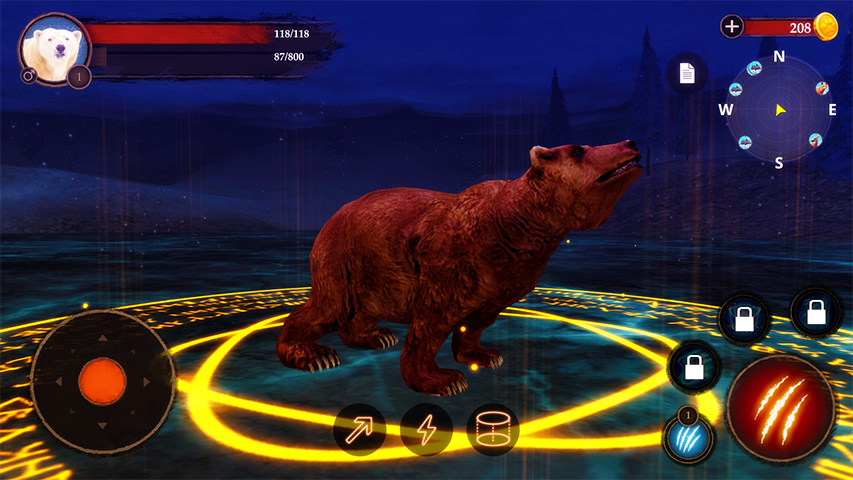Tap the polar bear portrait
The image size is (853, 480).
(x=53, y=48)
